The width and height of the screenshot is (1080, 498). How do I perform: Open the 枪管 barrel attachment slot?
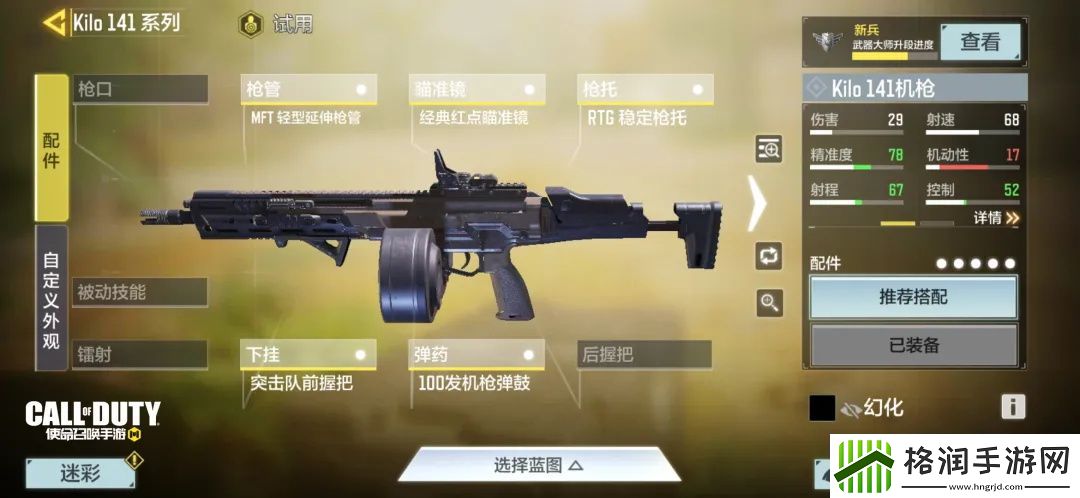pos(308,89)
